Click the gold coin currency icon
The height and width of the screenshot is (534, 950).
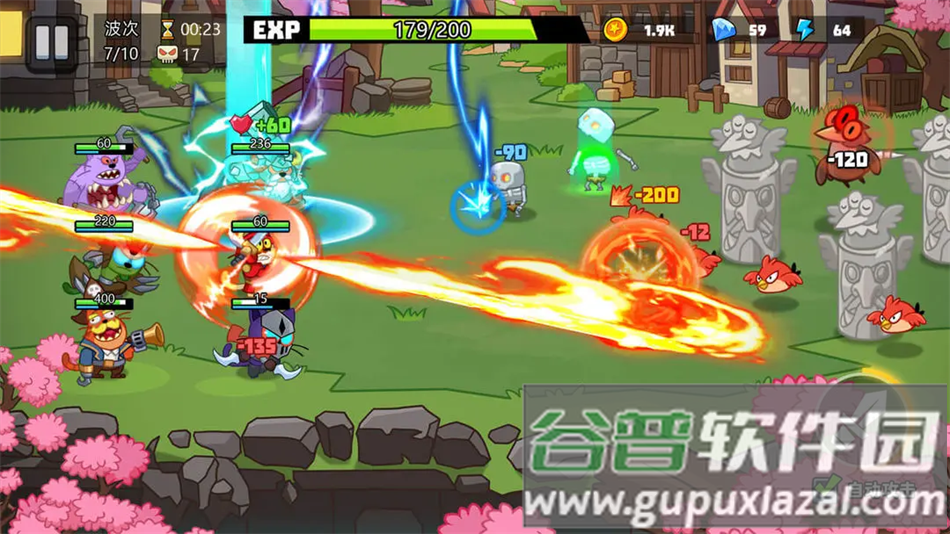(x=615, y=30)
